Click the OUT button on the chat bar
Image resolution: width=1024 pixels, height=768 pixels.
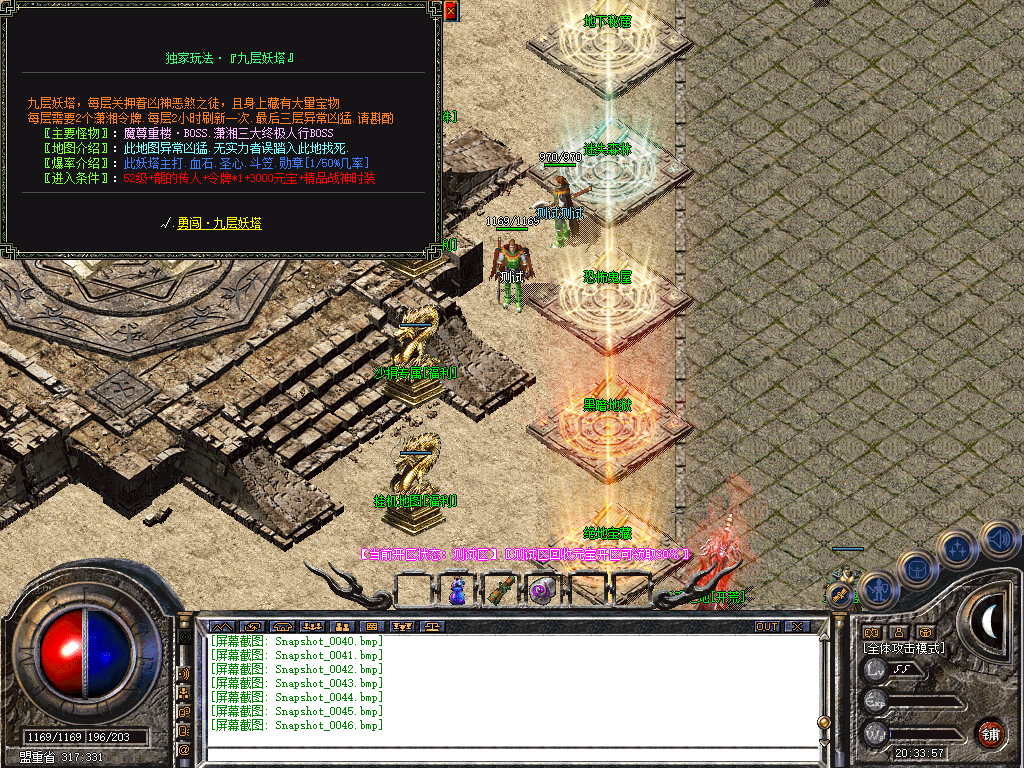pos(766,627)
